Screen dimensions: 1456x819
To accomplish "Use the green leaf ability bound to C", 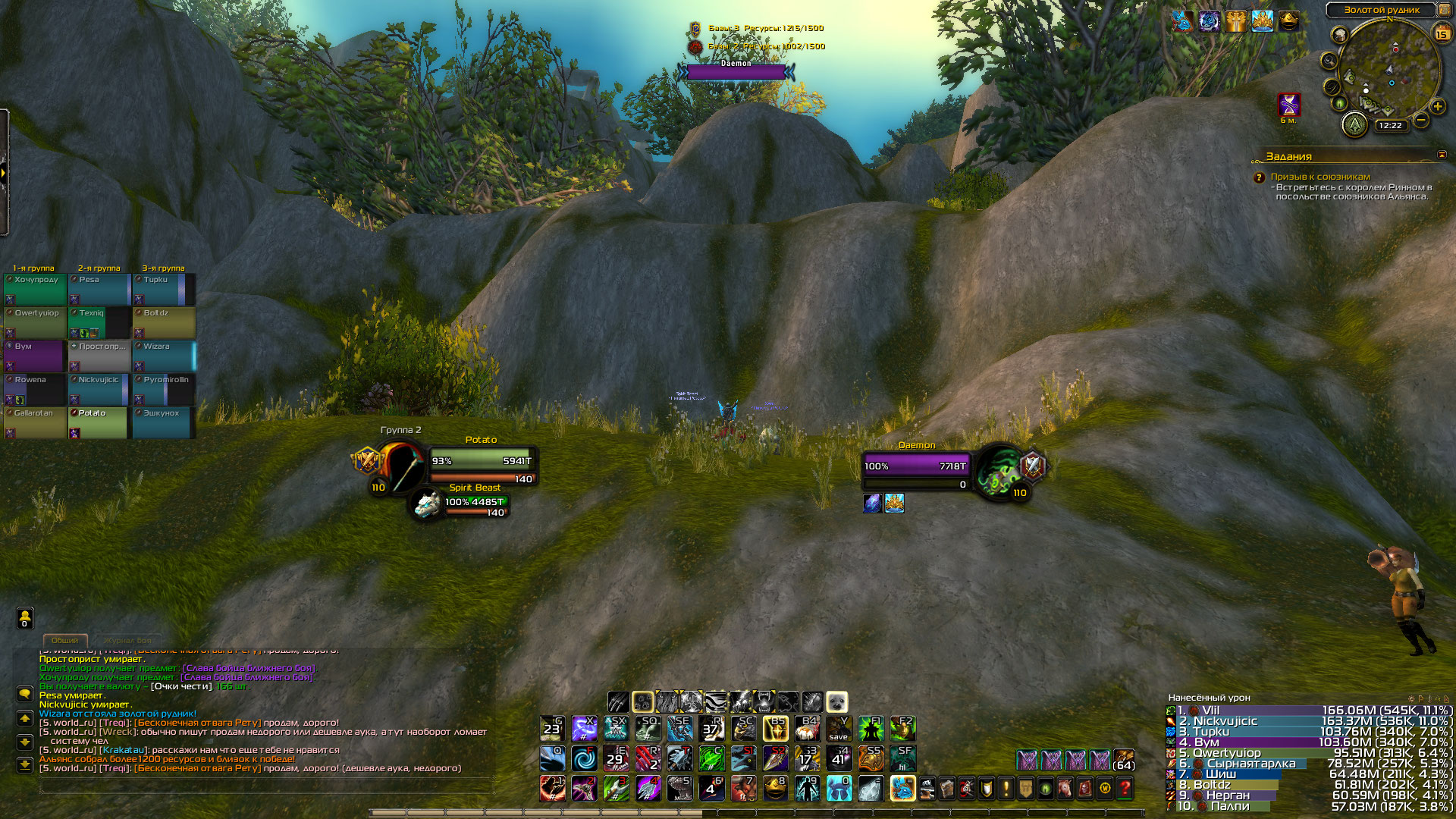I will 711,758.
